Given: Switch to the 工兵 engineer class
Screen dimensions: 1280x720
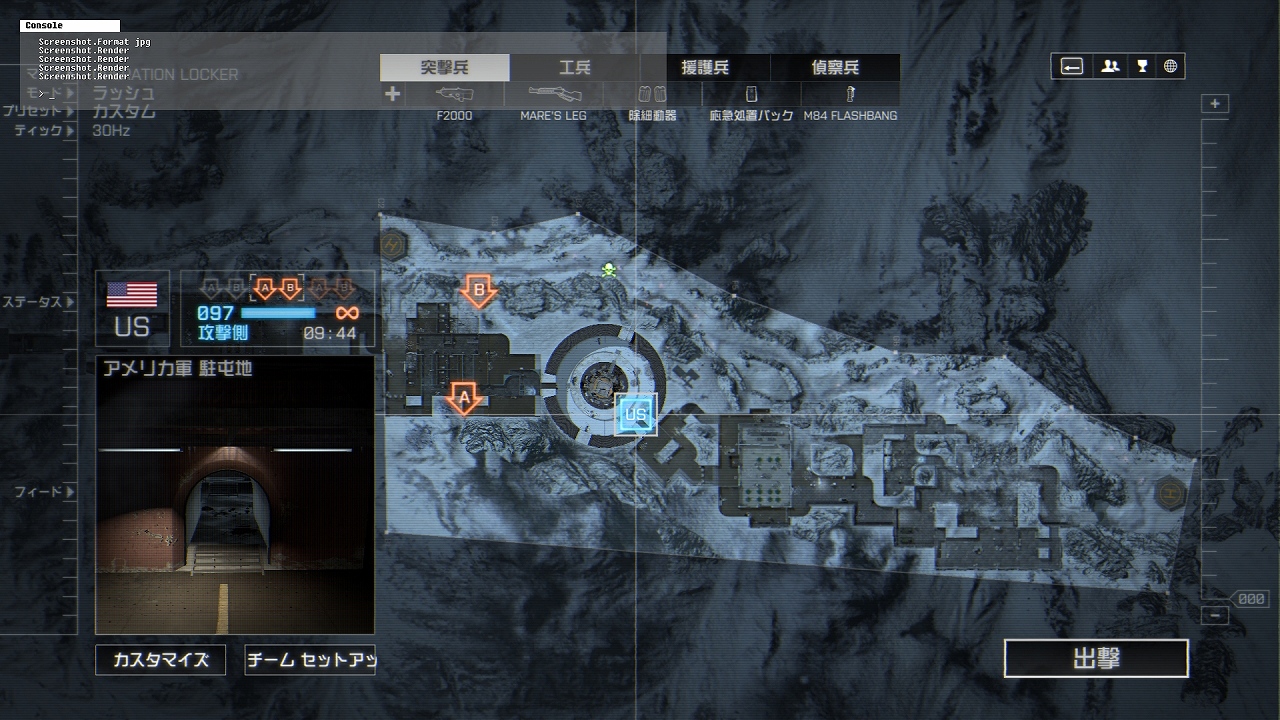Looking at the screenshot, I should [x=575, y=68].
